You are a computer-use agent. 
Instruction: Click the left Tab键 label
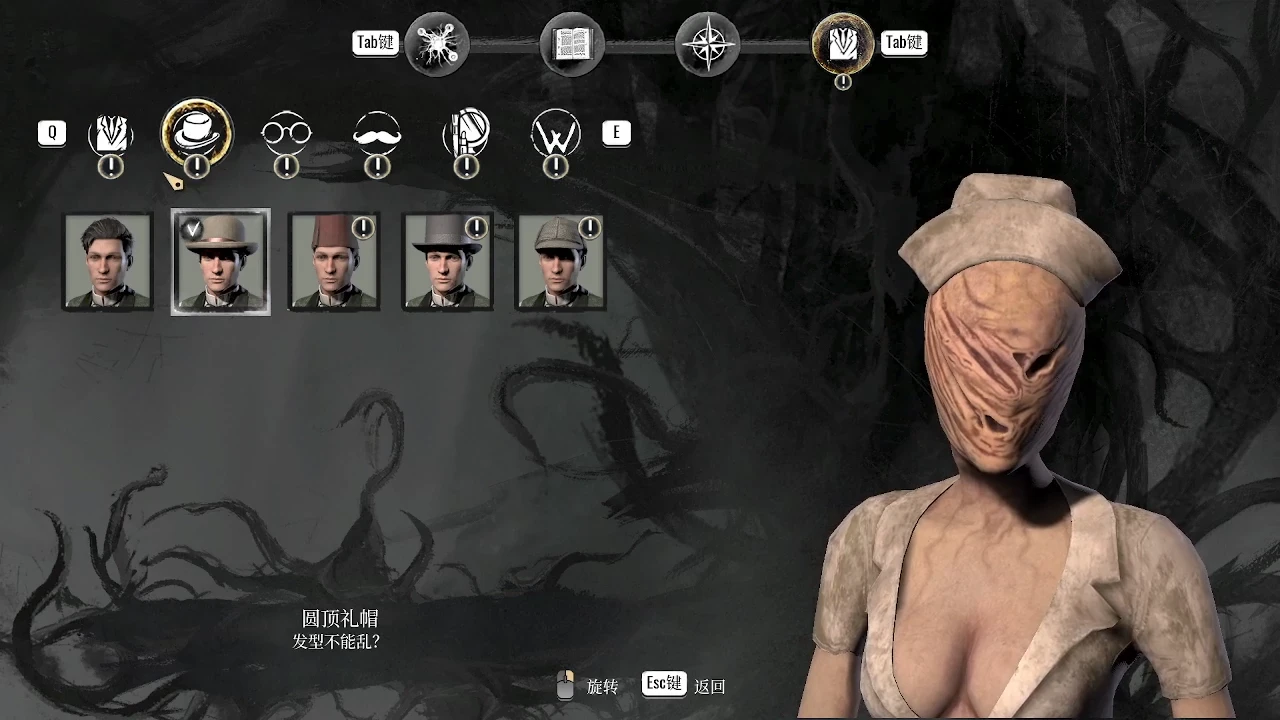[x=375, y=43]
